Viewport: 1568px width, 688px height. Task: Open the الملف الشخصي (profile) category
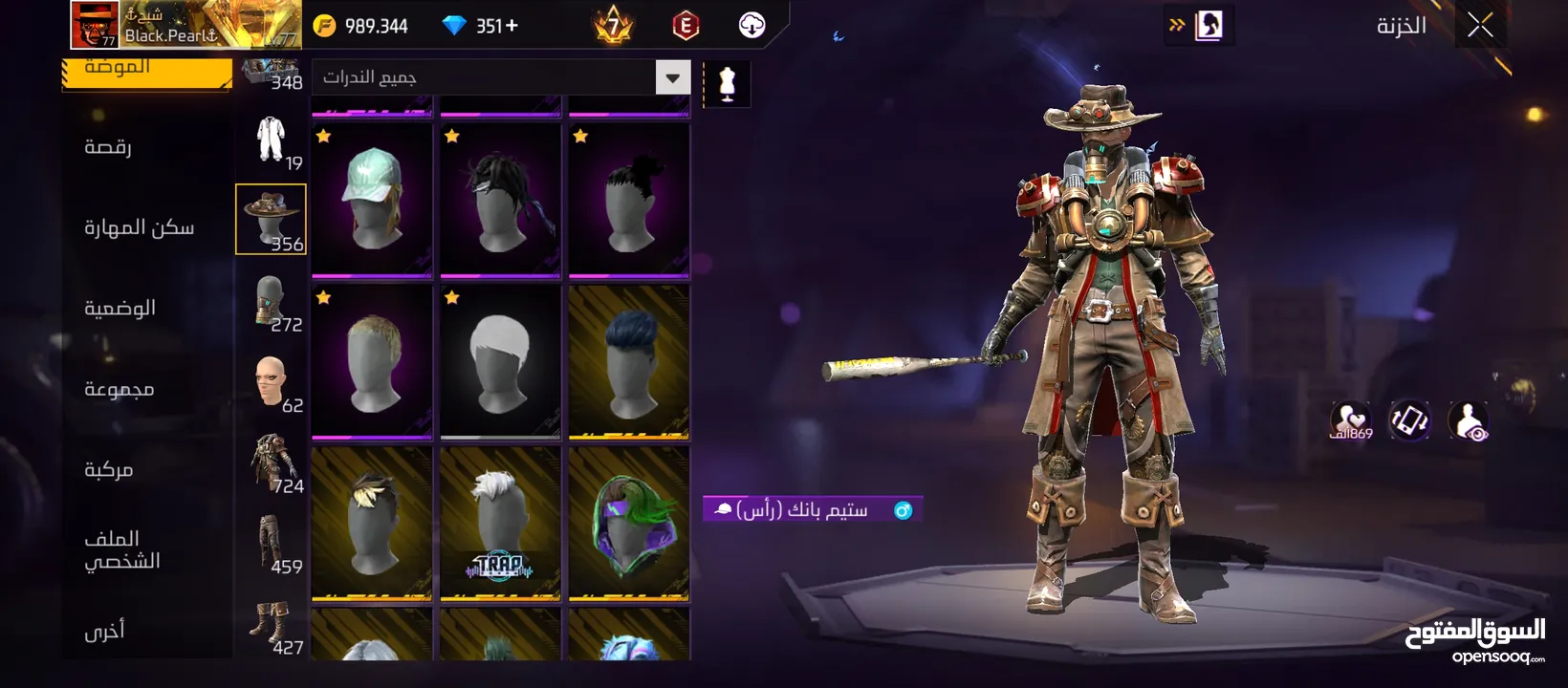121,549
